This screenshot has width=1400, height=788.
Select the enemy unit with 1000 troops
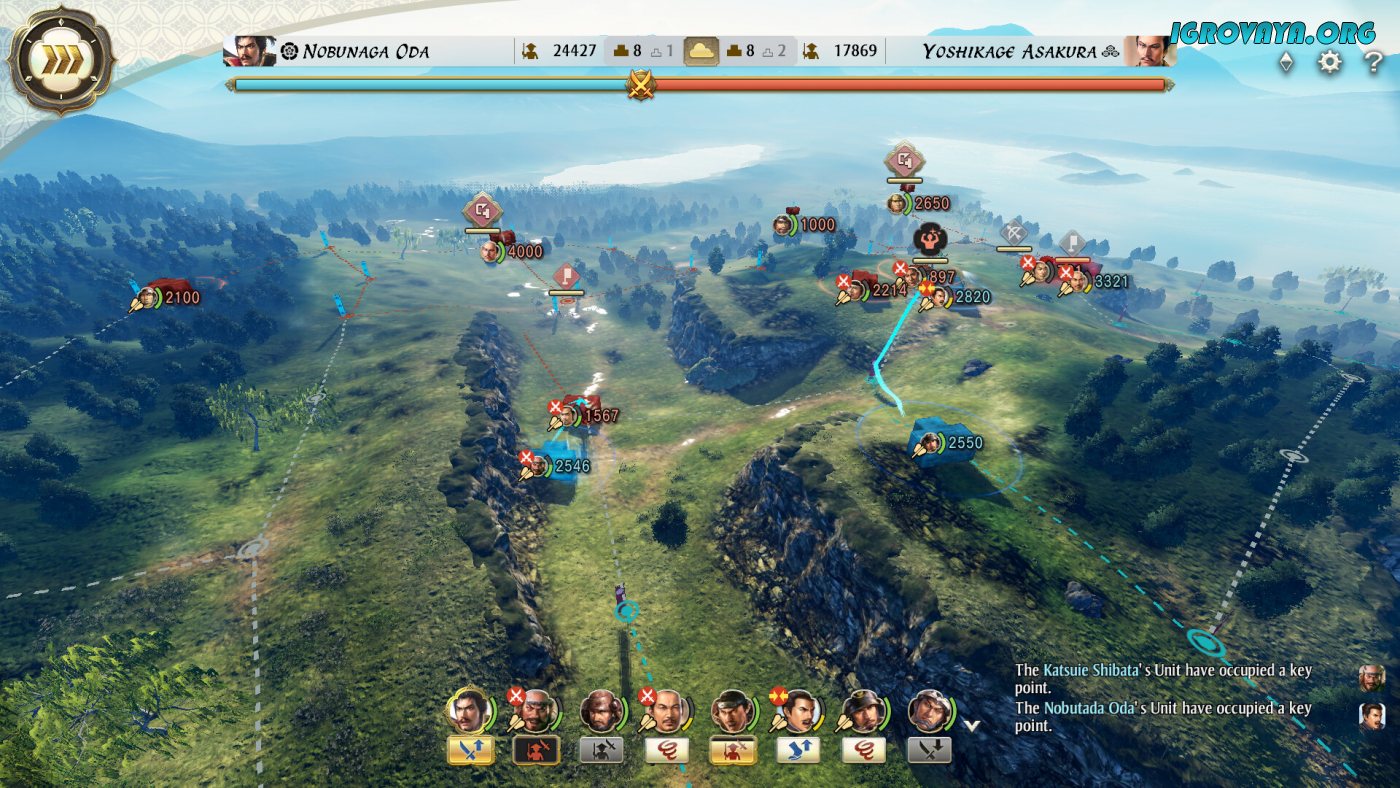tap(784, 225)
